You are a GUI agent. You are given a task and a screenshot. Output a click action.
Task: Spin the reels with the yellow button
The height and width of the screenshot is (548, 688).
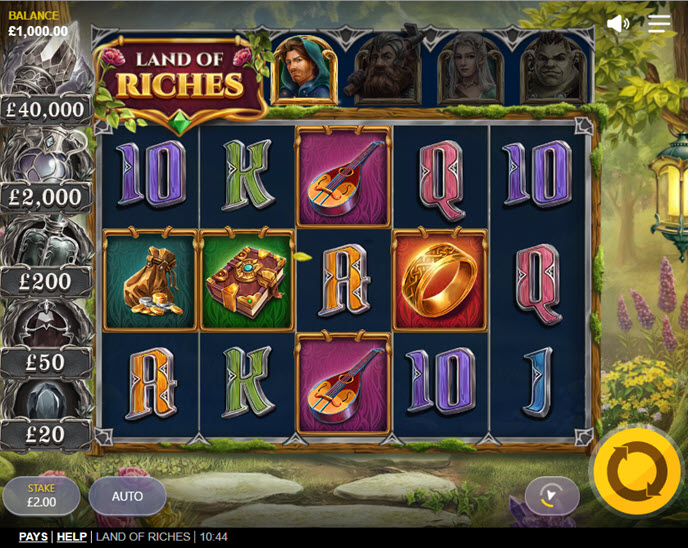636,472
